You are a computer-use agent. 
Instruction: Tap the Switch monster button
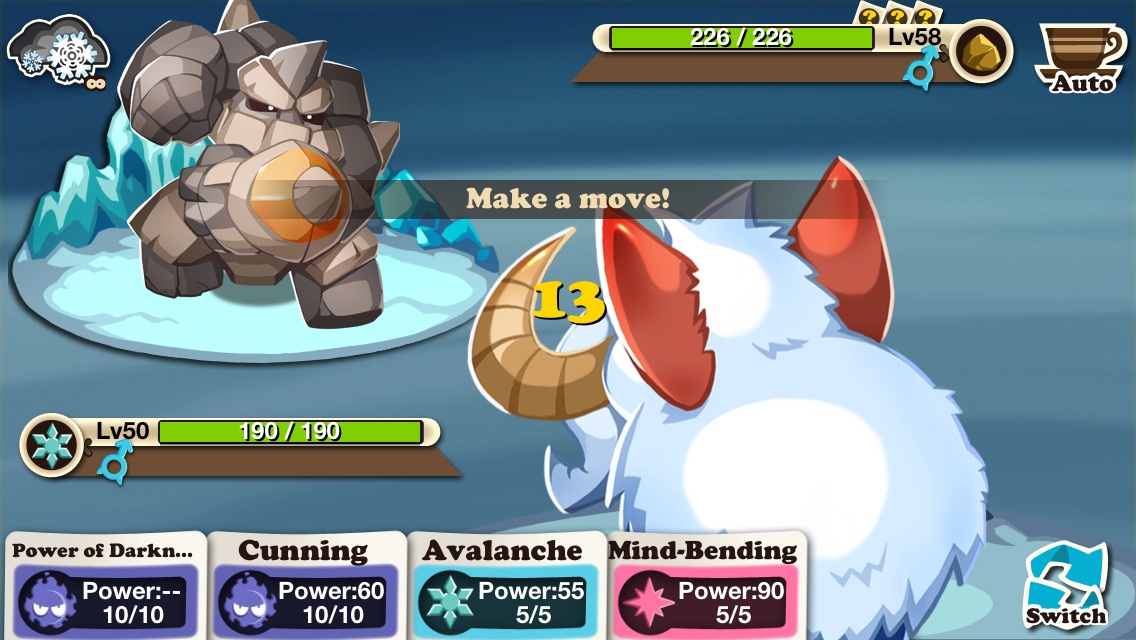point(1067,585)
